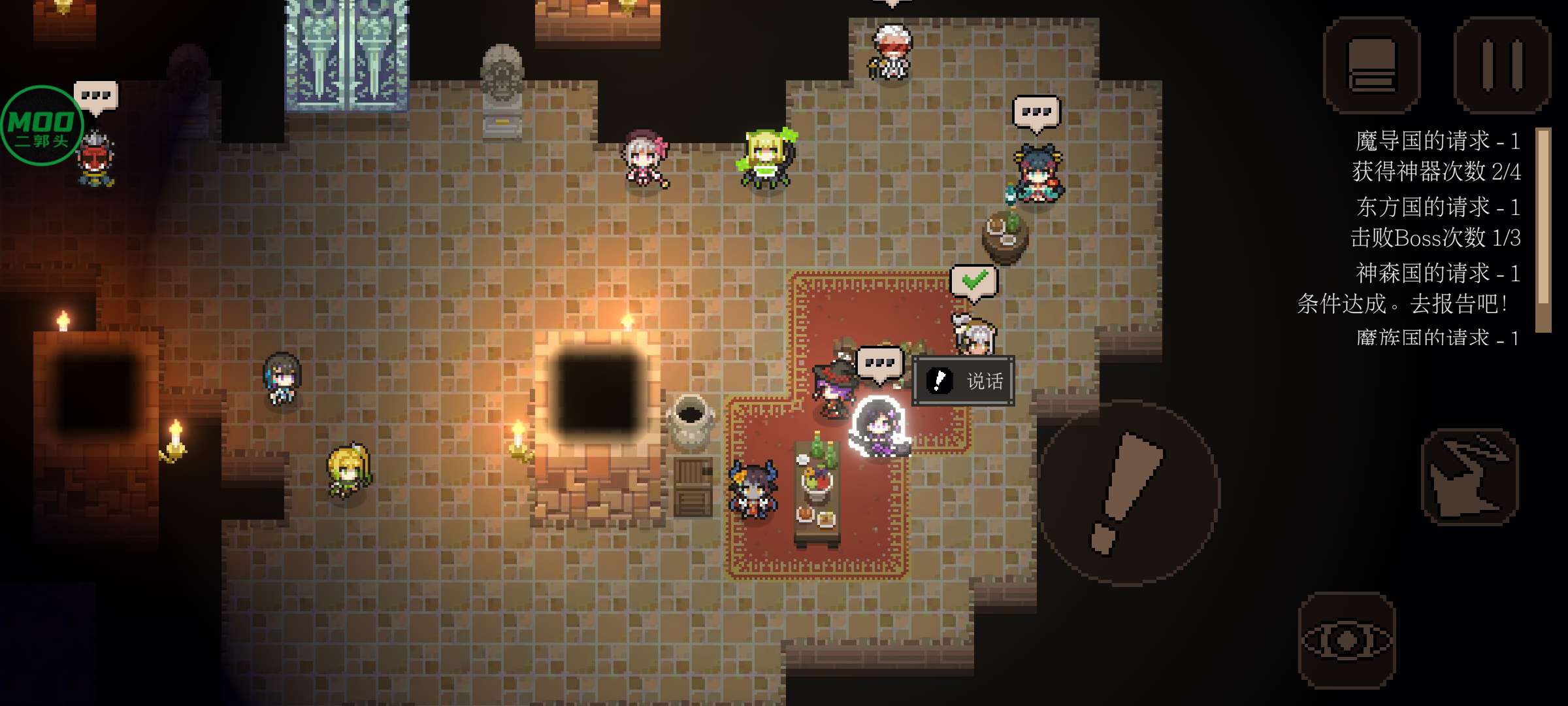Click the MOO 二郭头 channel badge
Viewport: 1568px width, 706px height.
(42, 126)
